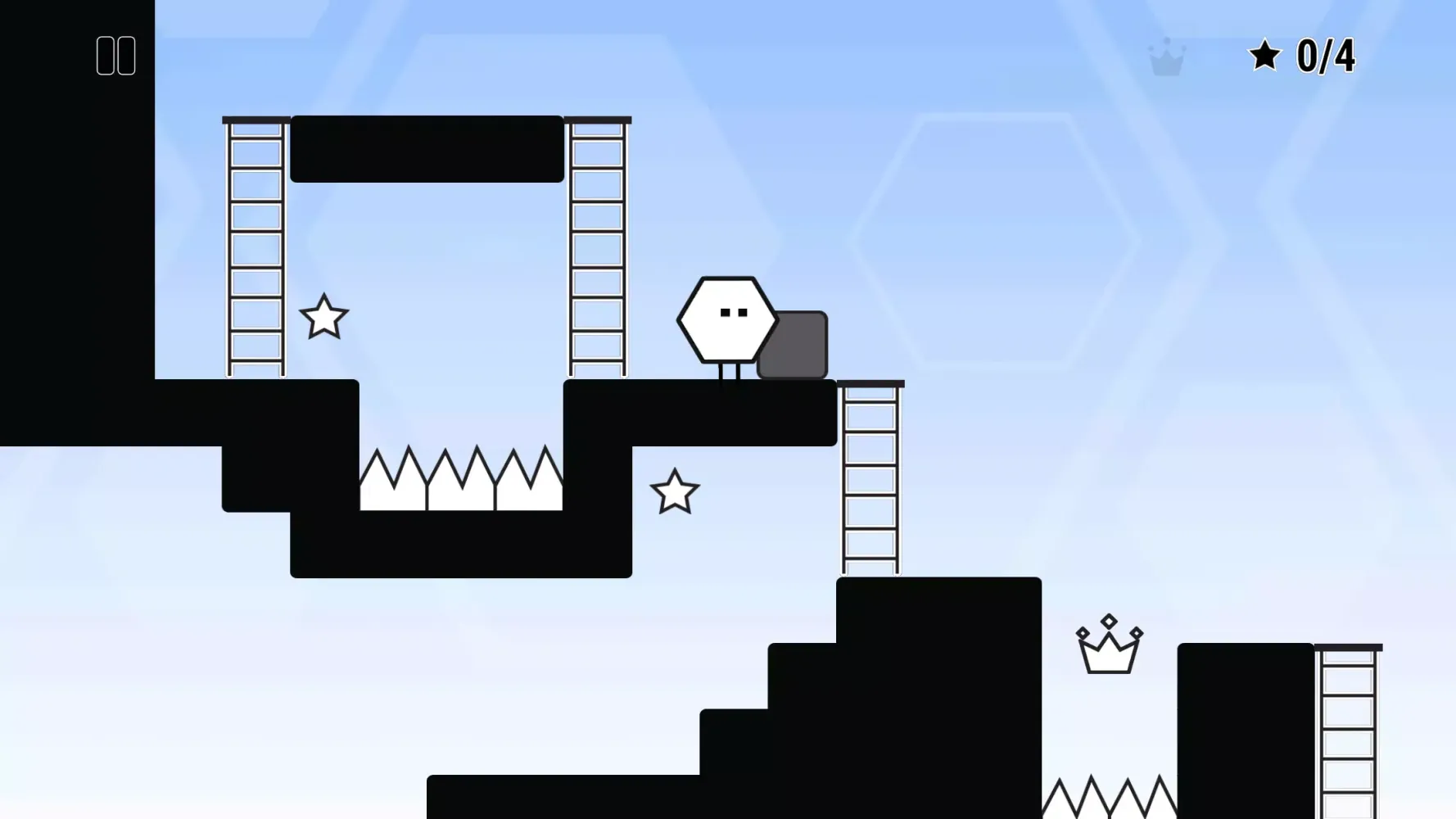
Task: Click the grayed crown icon in the HUD
Action: (1166, 57)
